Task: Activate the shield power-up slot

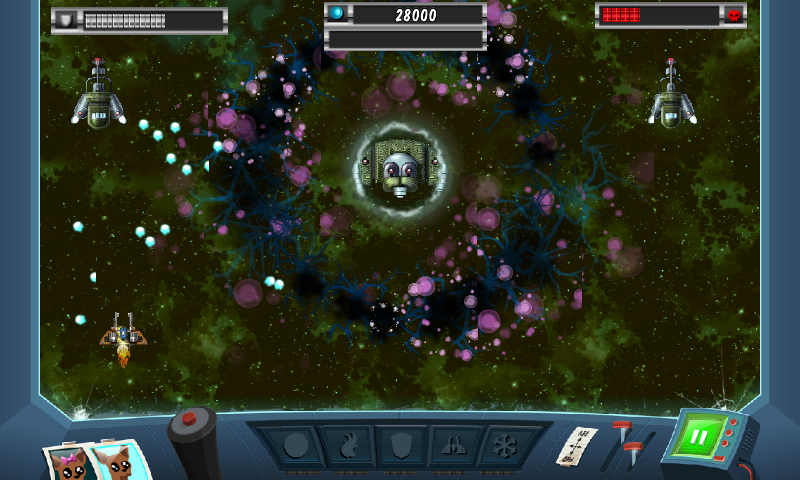Action: [x=399, y=446]
